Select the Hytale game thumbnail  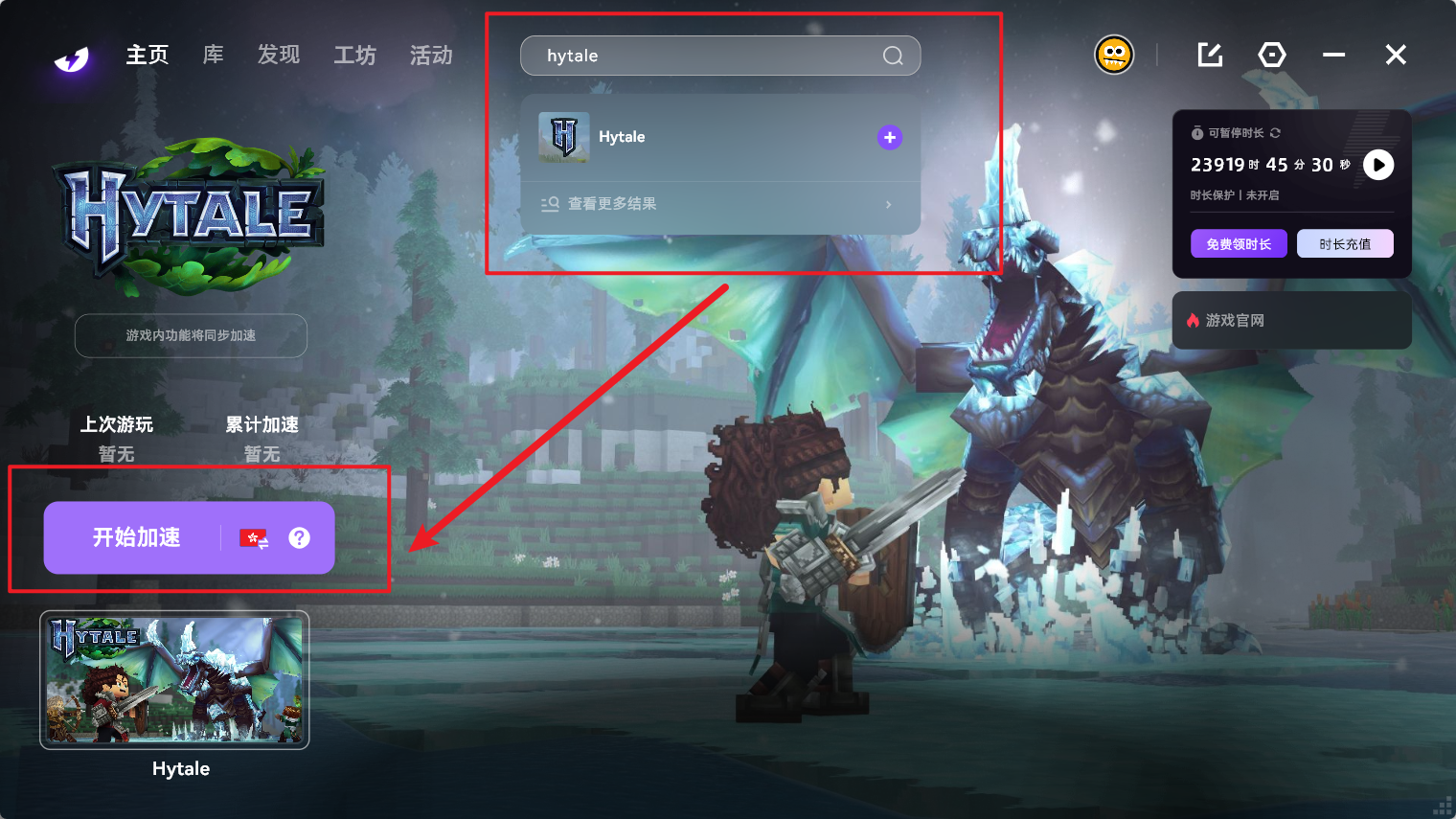point(173,680)
